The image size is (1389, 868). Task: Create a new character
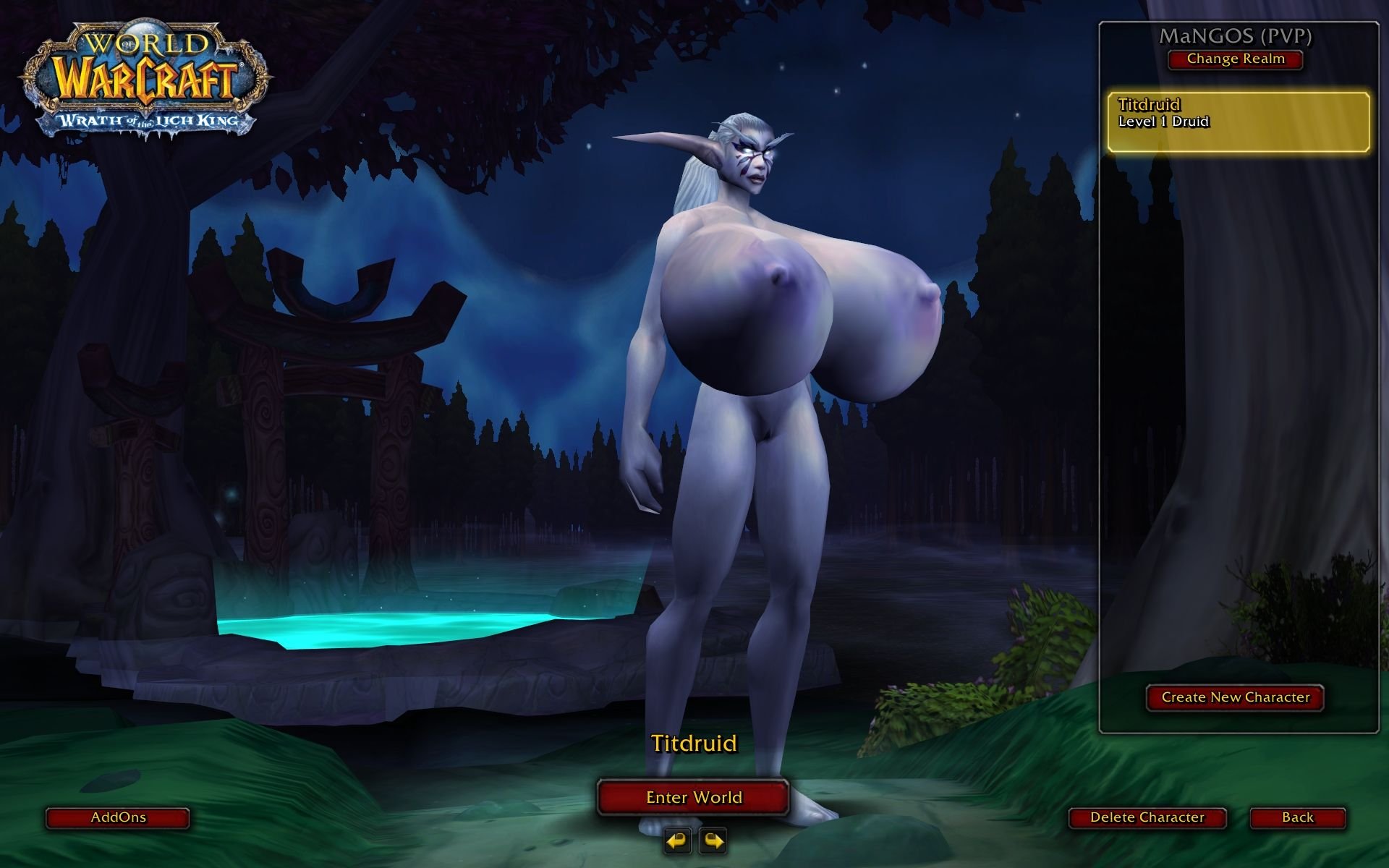click(1235, 697)
